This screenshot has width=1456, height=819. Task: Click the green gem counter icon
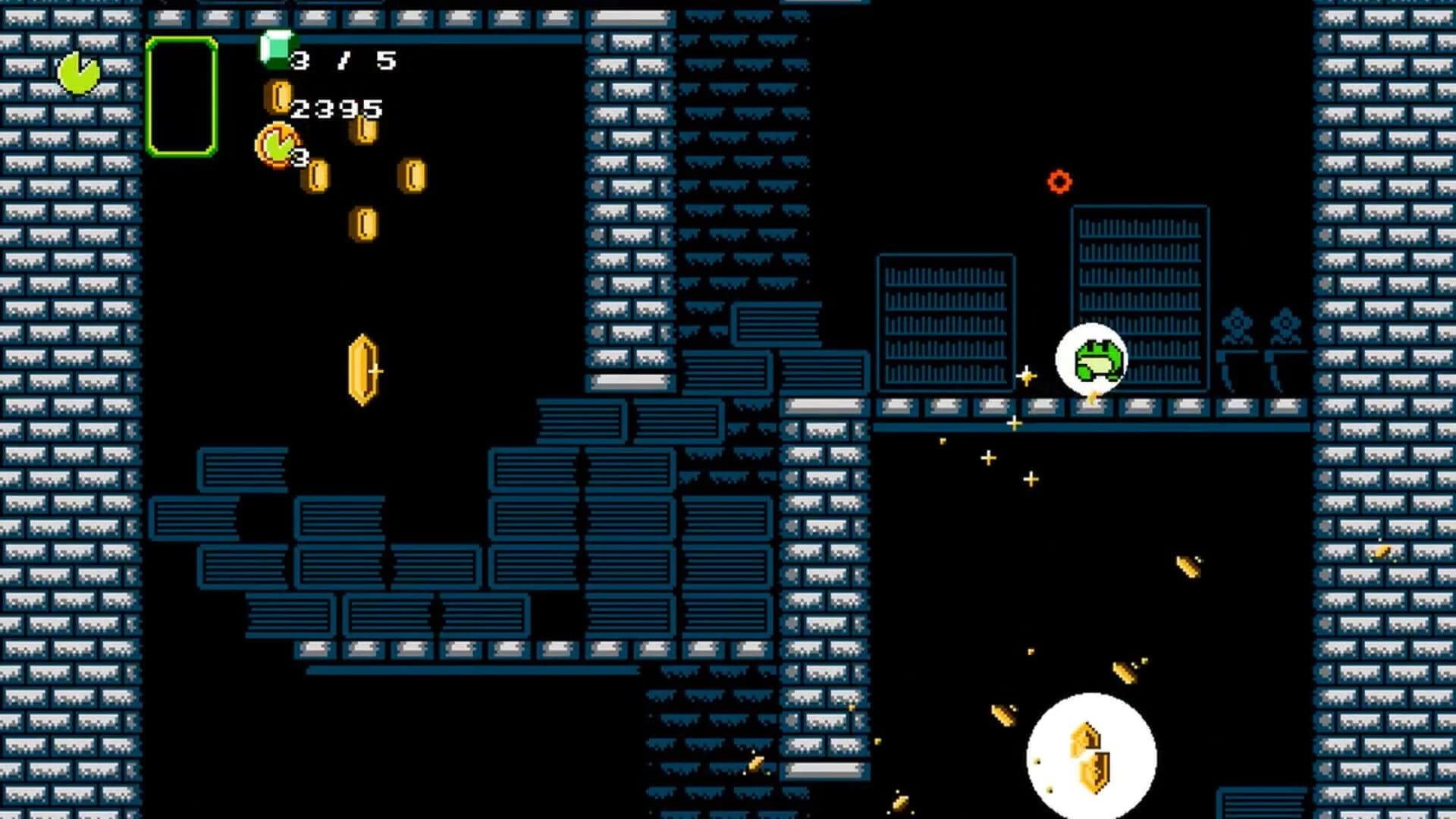coord(277,52)
